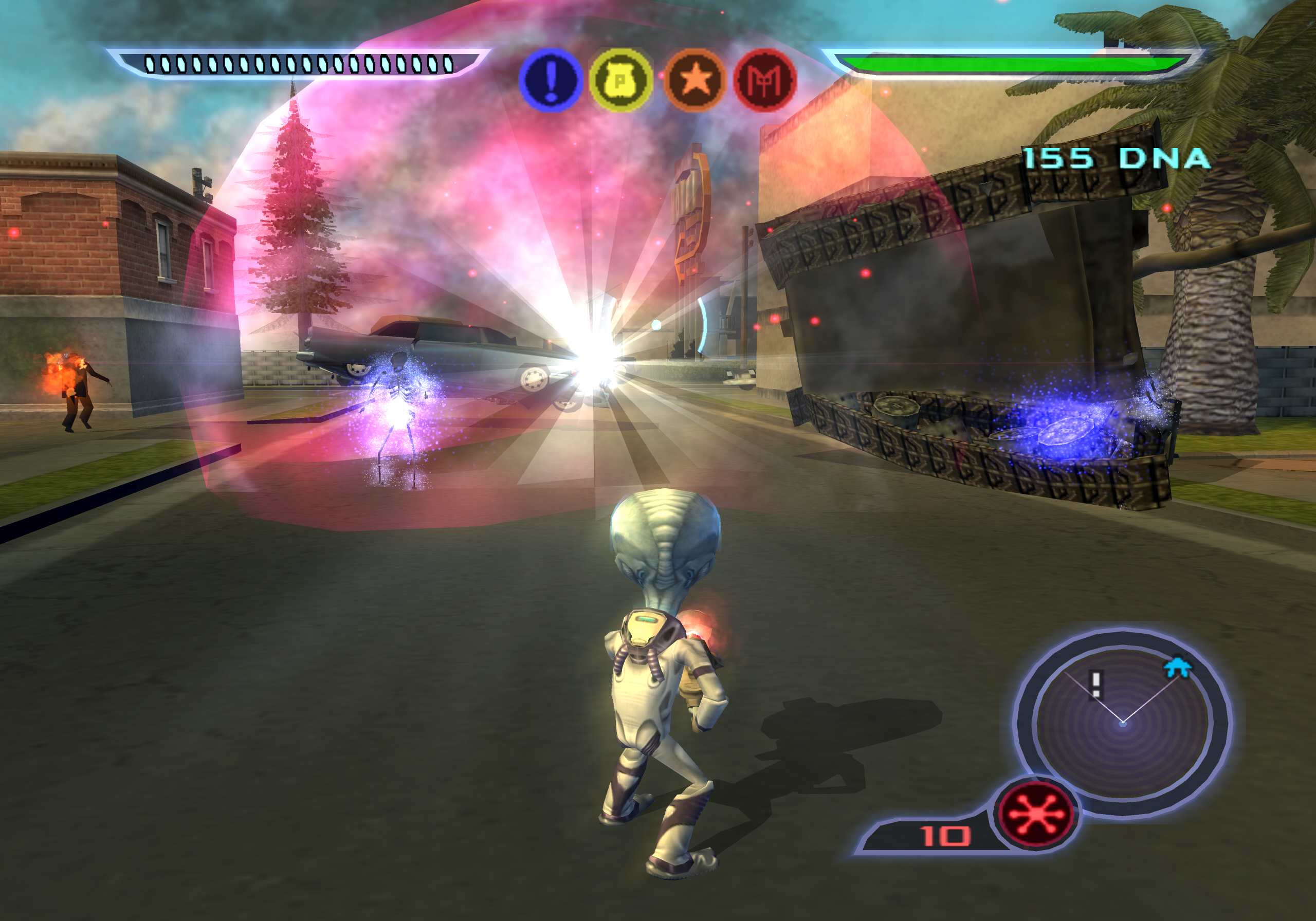Click the blue saucer marker on the radar

(x=1177, y=667)
